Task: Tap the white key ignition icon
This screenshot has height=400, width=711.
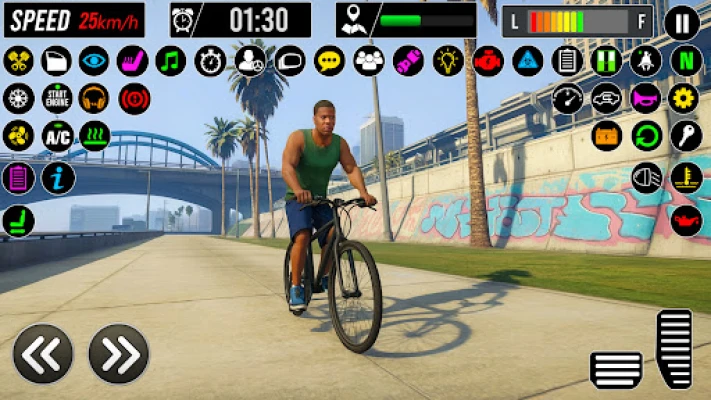Action: [686, 136]
